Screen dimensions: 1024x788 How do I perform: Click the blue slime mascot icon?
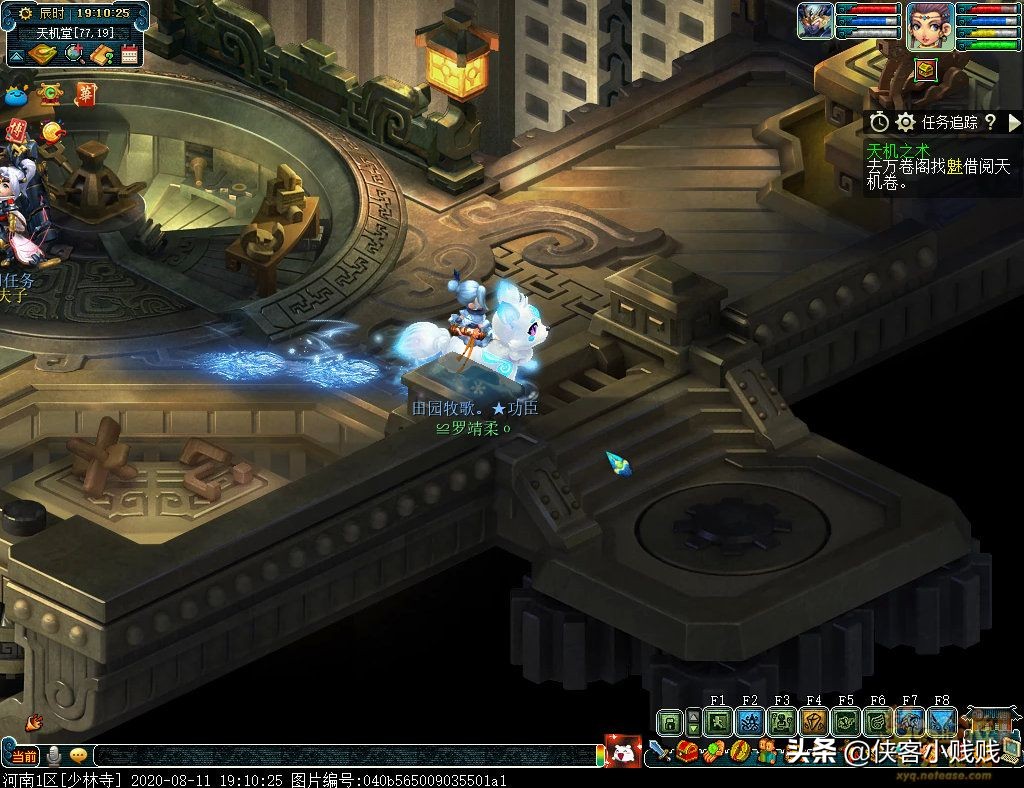coord(15,95)
